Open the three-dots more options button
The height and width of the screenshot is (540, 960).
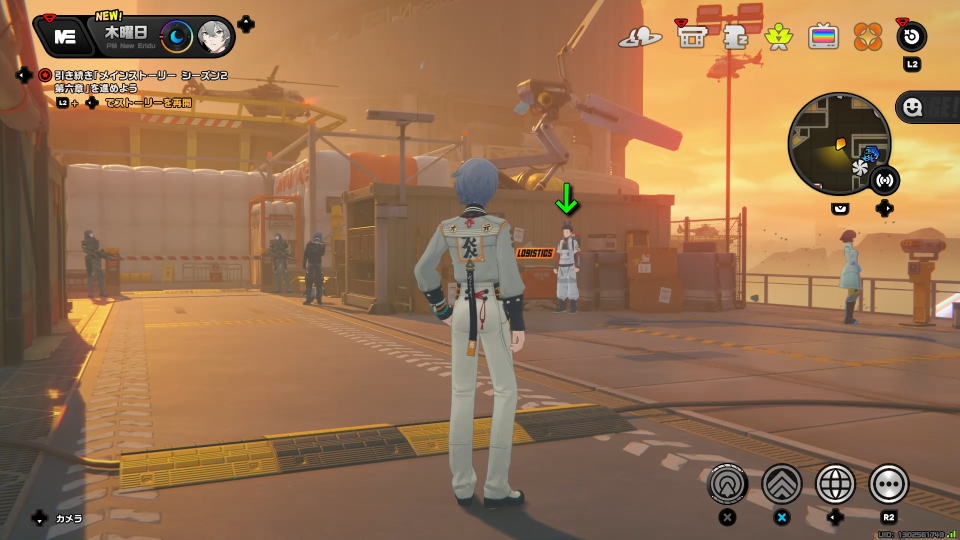(888, 484)
